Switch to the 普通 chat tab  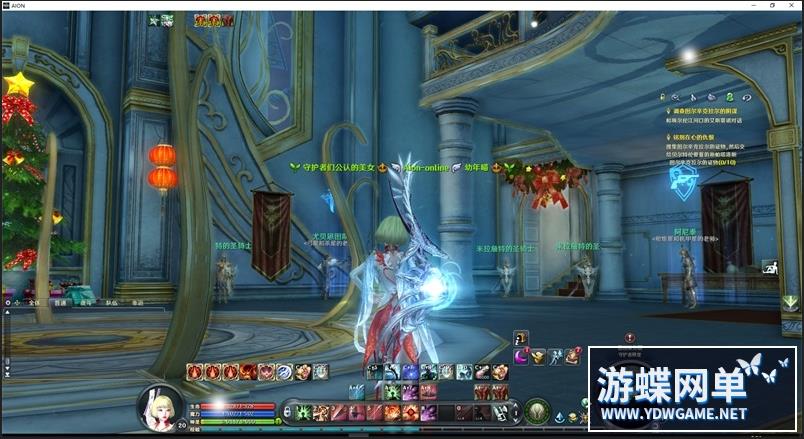click(x=59, y=301)
